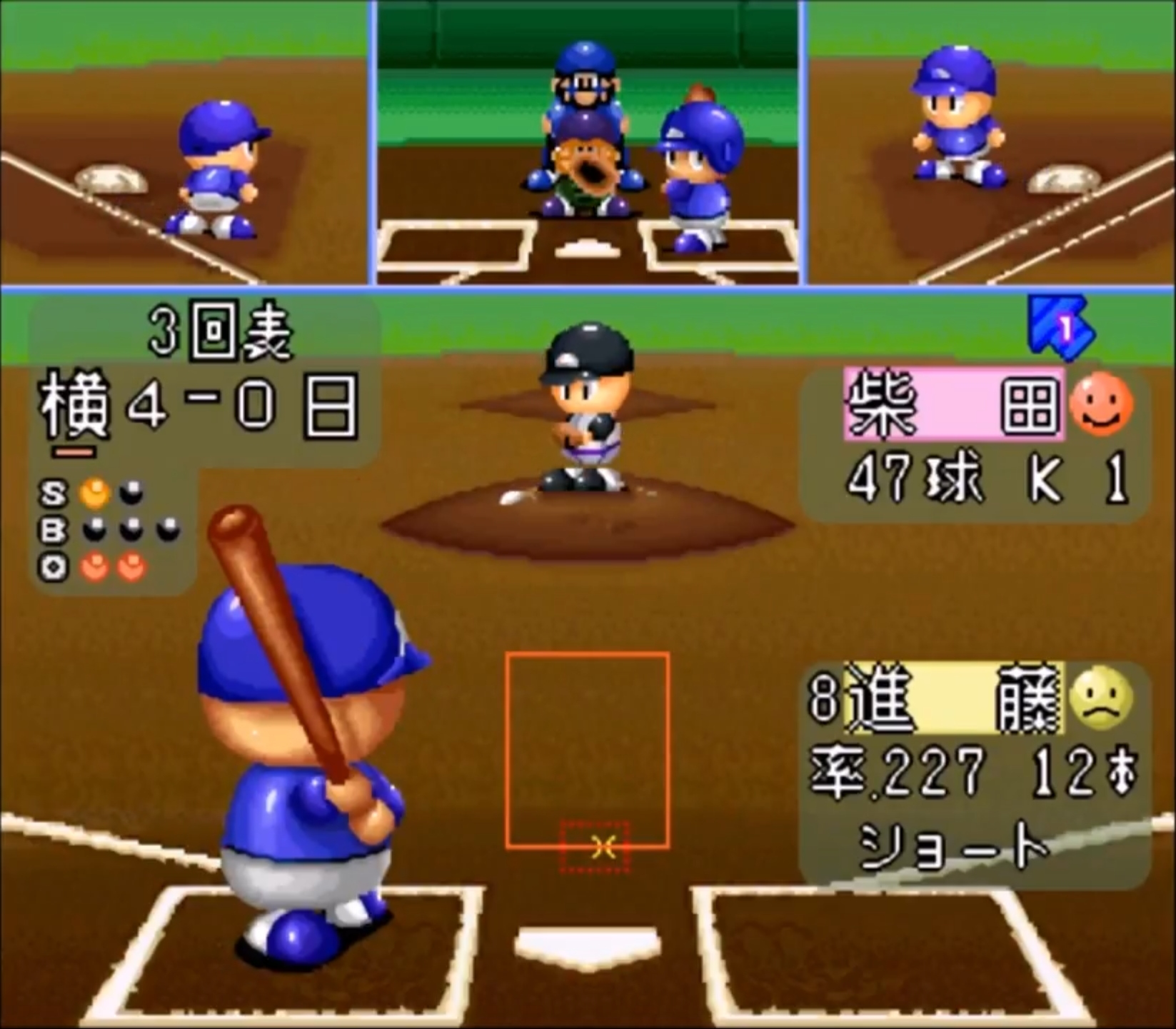The width and height of the screenshot is (1176, 1029).
Task: Open the catcher camera panel
Action: pyautogui.click(x=588, y=143)
